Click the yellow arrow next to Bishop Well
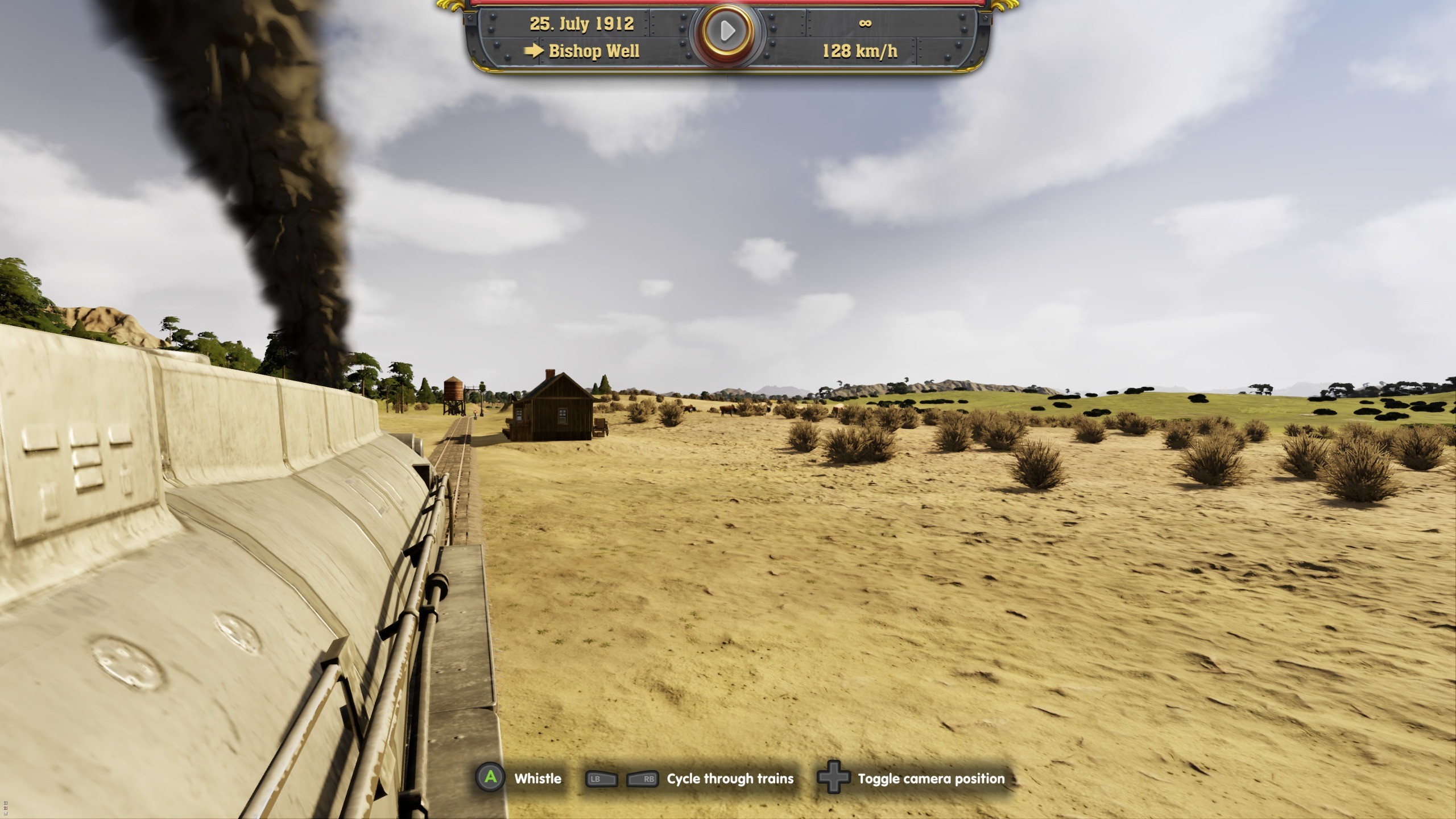Screen dimensions: 1456x819 (534, 52)
